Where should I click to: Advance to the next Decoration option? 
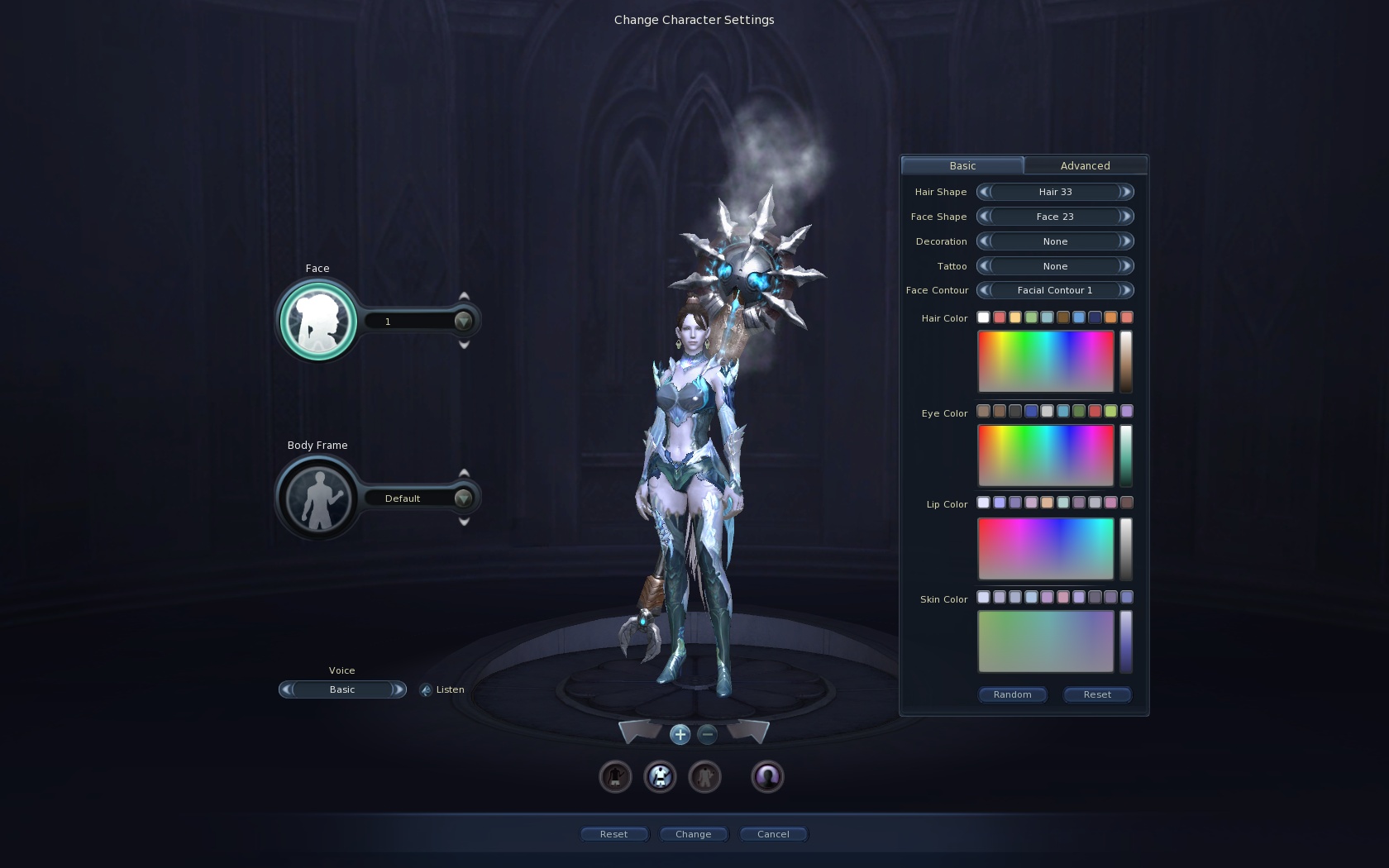click(x=1125, y=241)
